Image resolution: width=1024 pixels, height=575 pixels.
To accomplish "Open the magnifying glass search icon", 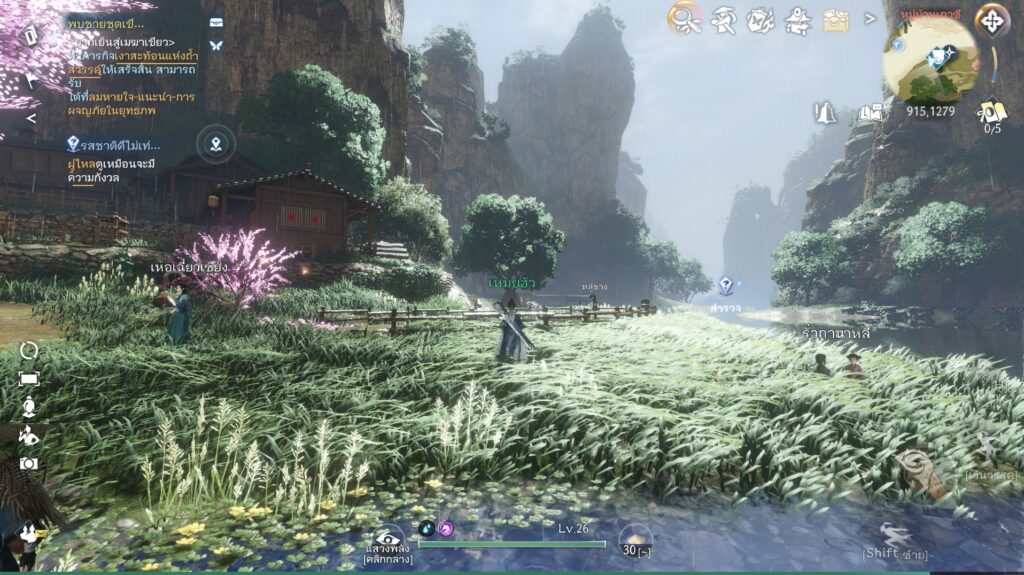I will tap(685, 17).
